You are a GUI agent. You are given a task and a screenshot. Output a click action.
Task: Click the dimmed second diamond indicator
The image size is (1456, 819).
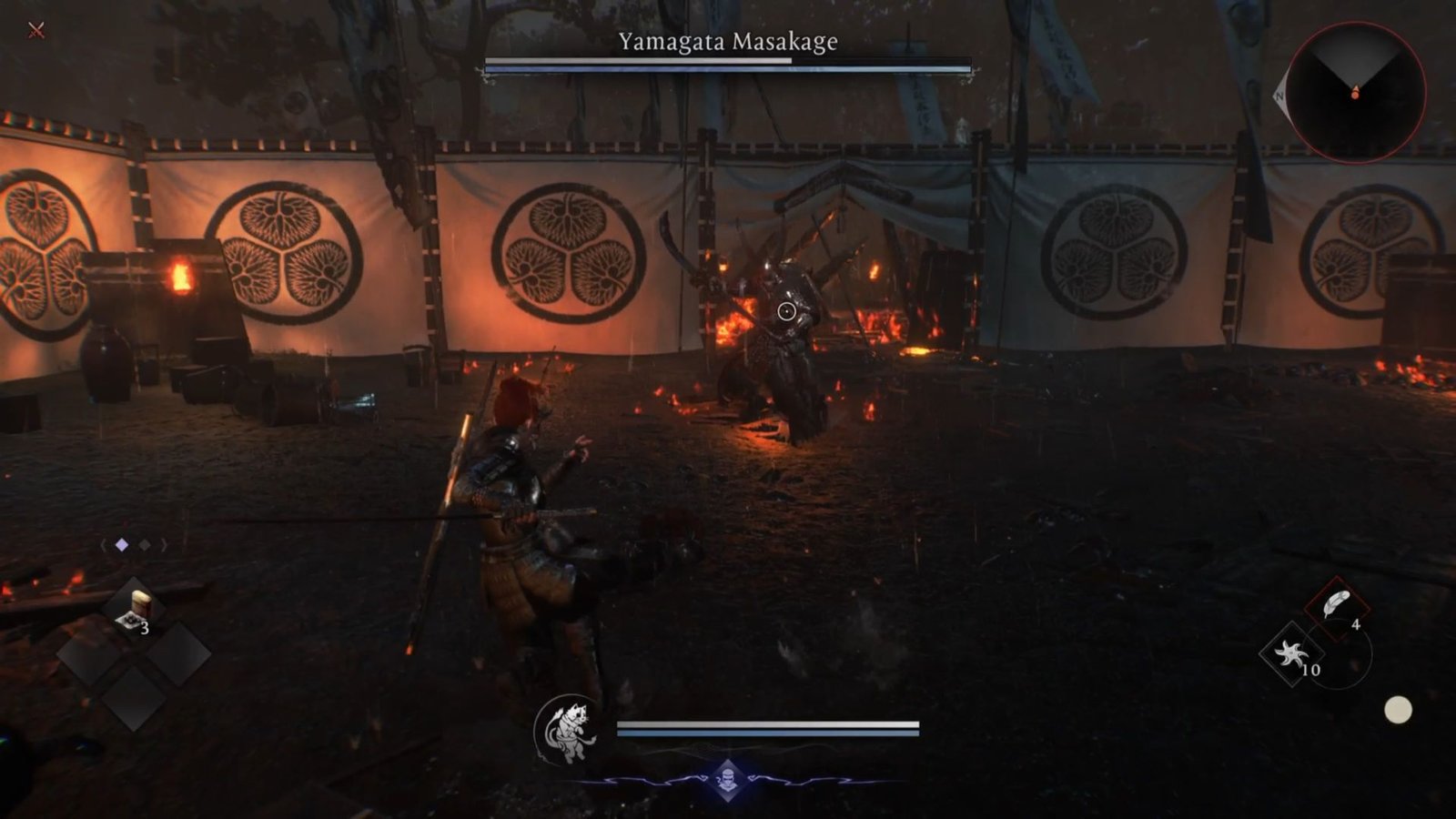coord(144,544)
